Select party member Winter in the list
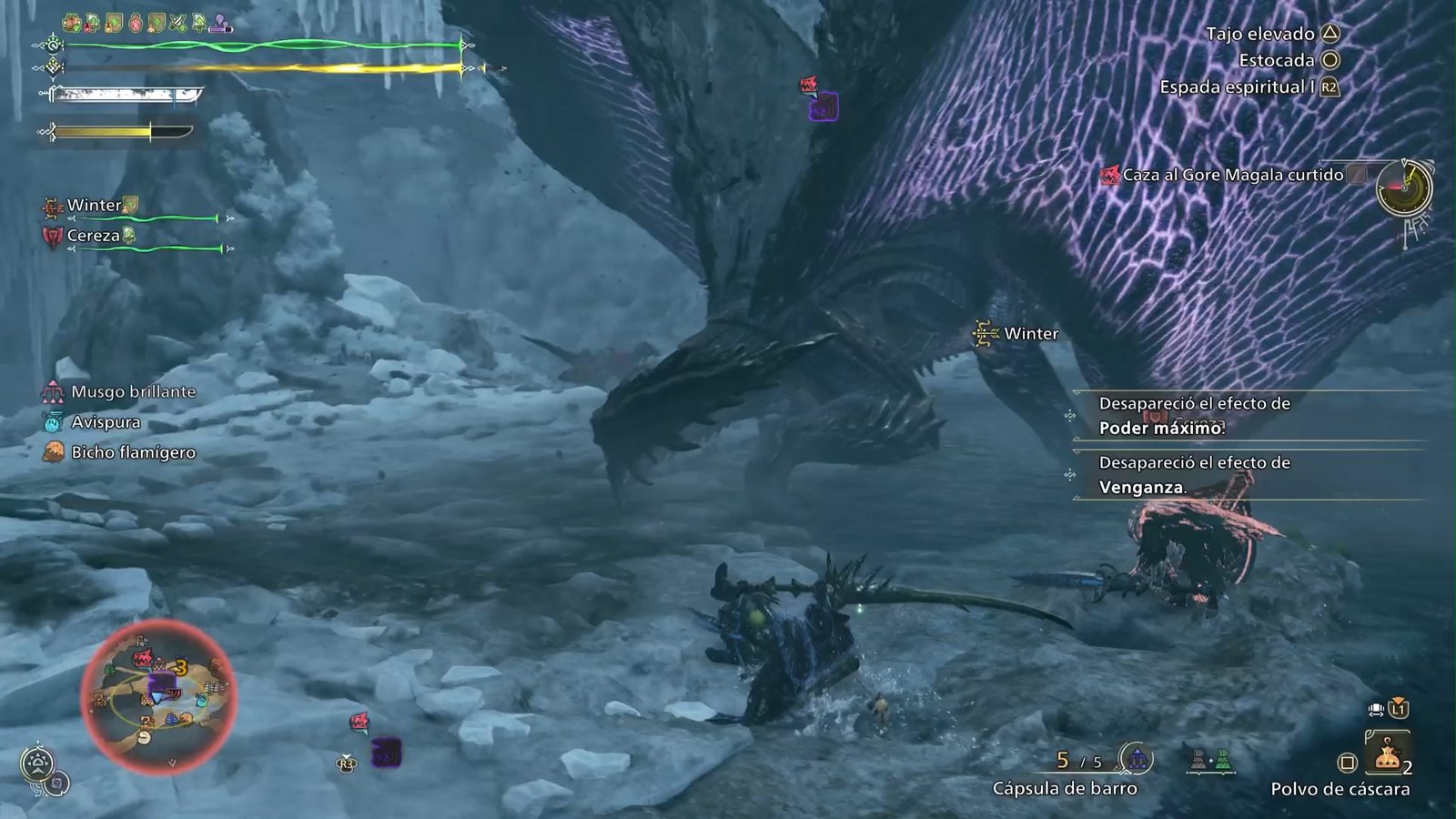1456x819 pixels. [x=95, y=206]
